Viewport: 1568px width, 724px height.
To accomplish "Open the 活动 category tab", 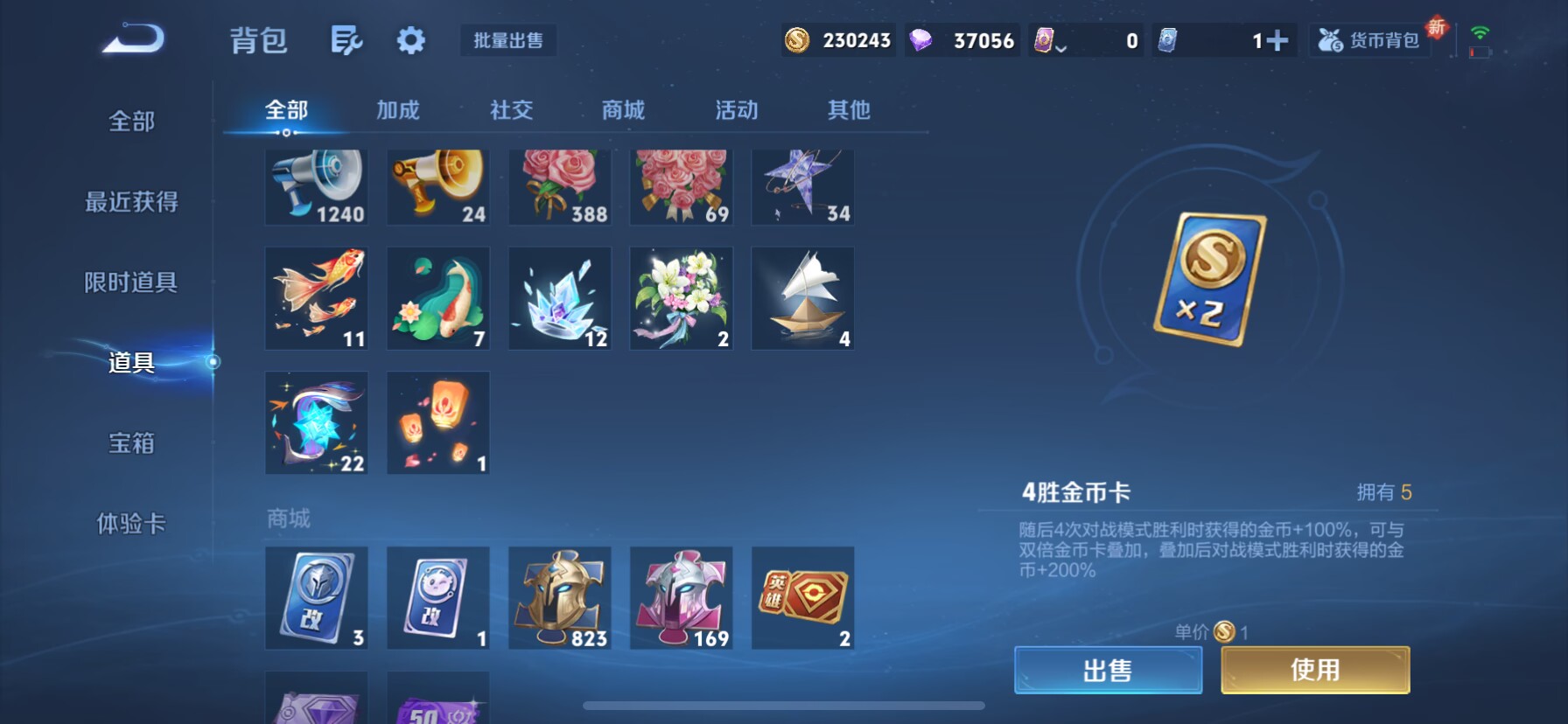I will click(x=735, y=110).
